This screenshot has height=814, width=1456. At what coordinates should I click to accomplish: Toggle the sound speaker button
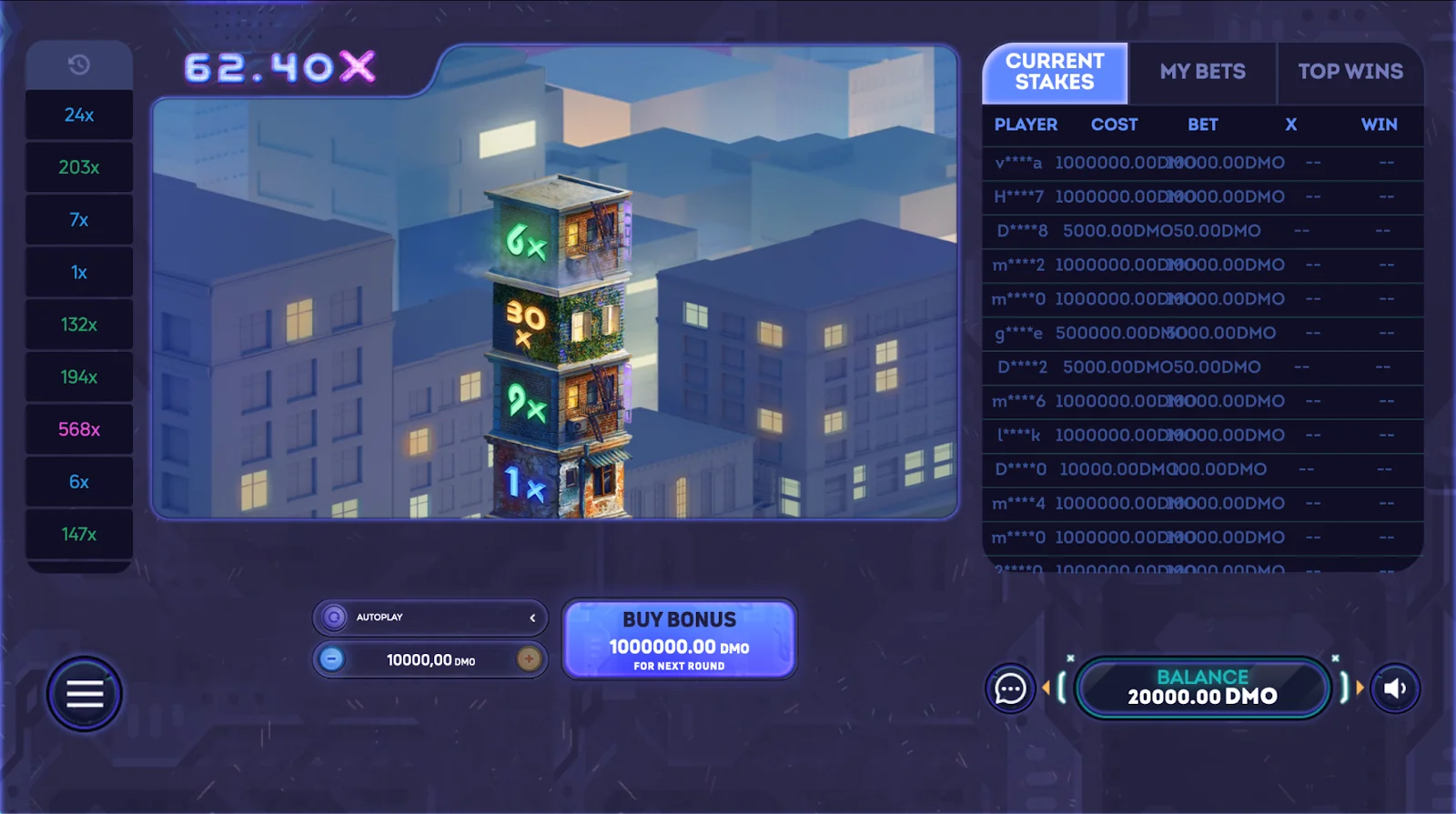point(1394,689)
